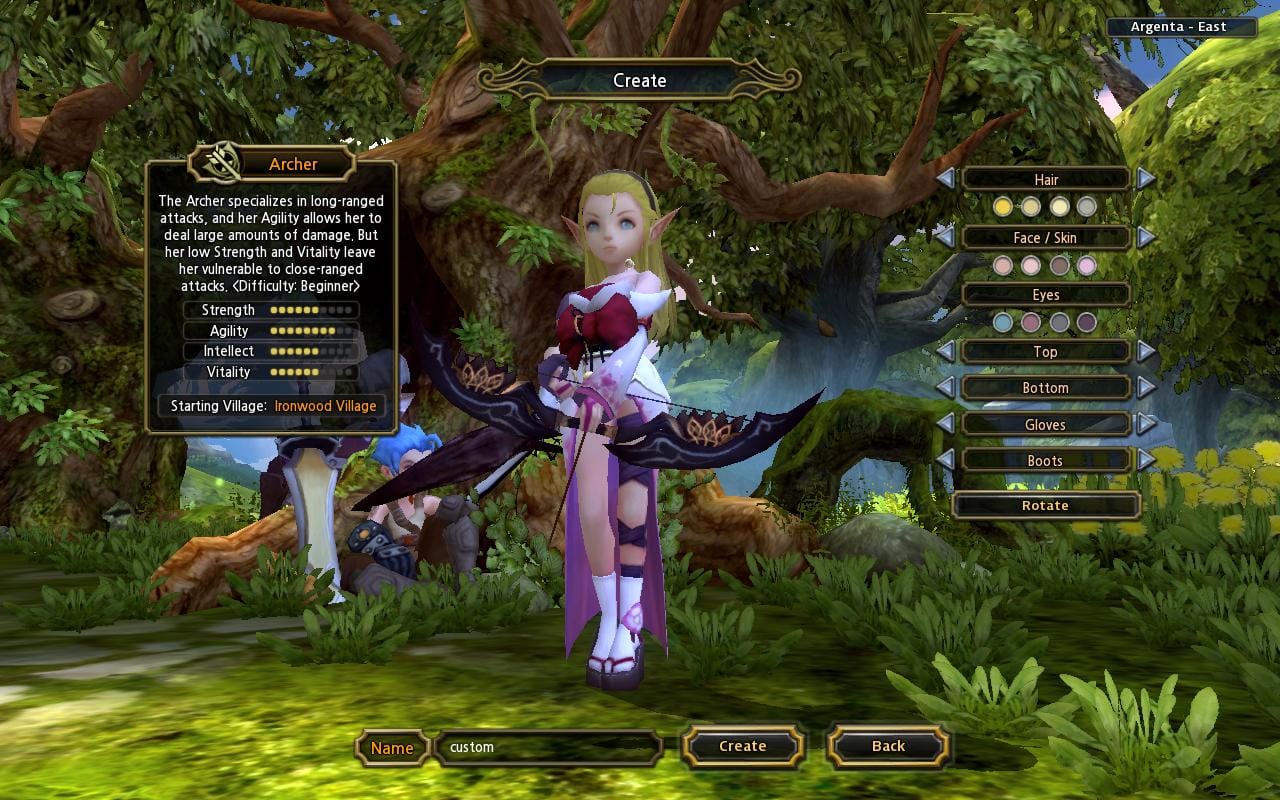The width and height of the screenshot is (1280, 800).
Task: Select the blonde hair color swatch
Action: tap(1004, 206)
